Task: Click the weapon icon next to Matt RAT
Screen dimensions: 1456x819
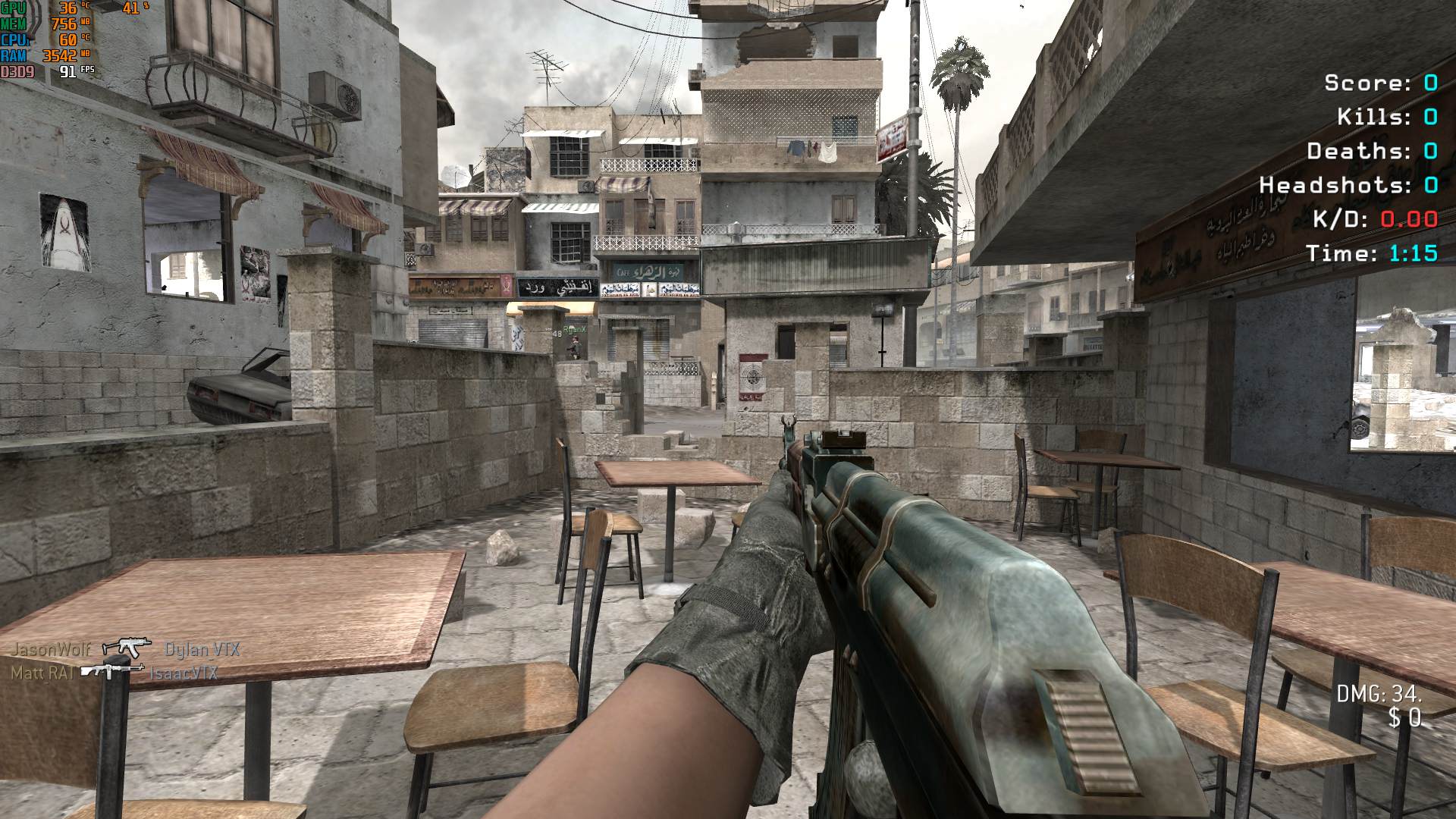Action: coord(112,670)
